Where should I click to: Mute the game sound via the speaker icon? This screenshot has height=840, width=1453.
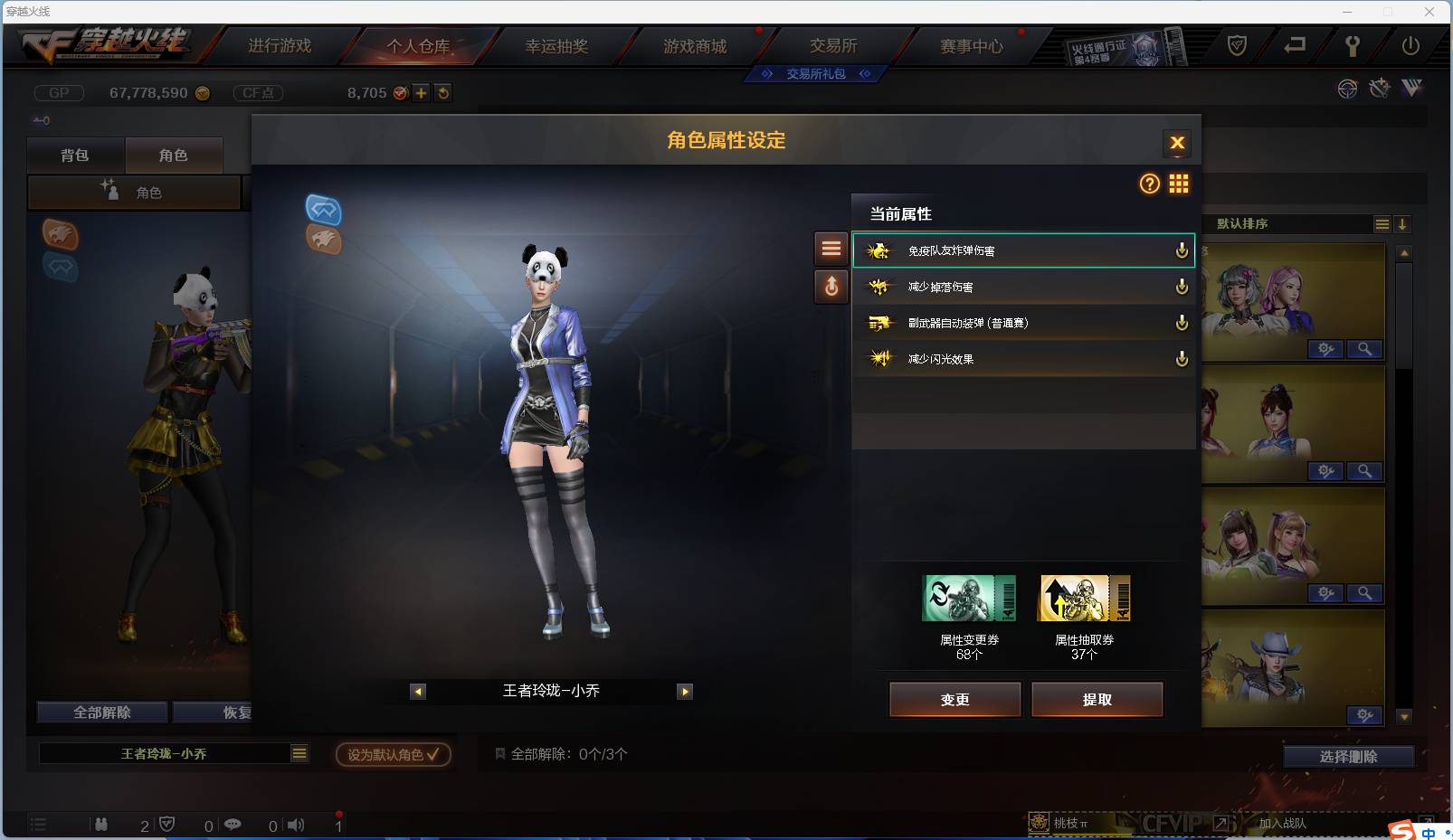coord(295,825)
